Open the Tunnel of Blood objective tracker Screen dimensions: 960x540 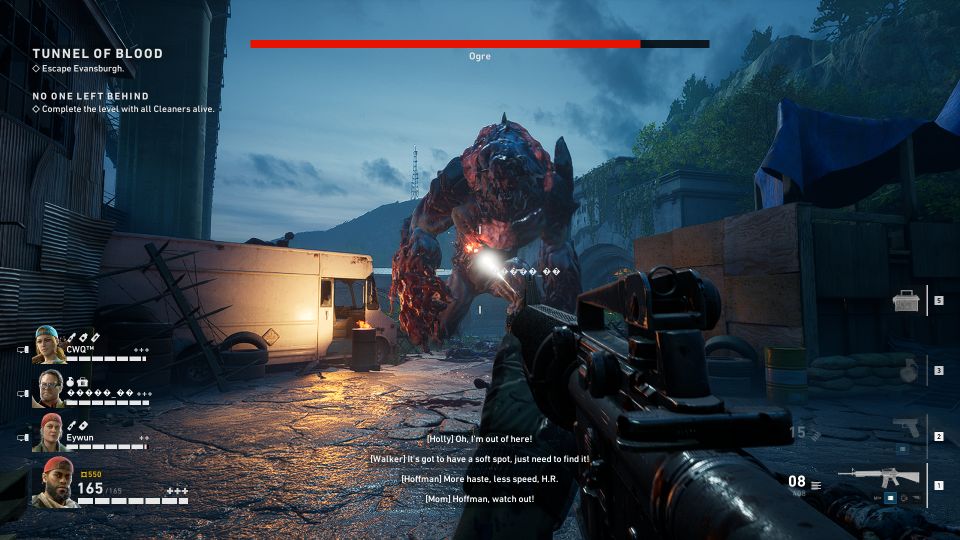tap(97, 53)
